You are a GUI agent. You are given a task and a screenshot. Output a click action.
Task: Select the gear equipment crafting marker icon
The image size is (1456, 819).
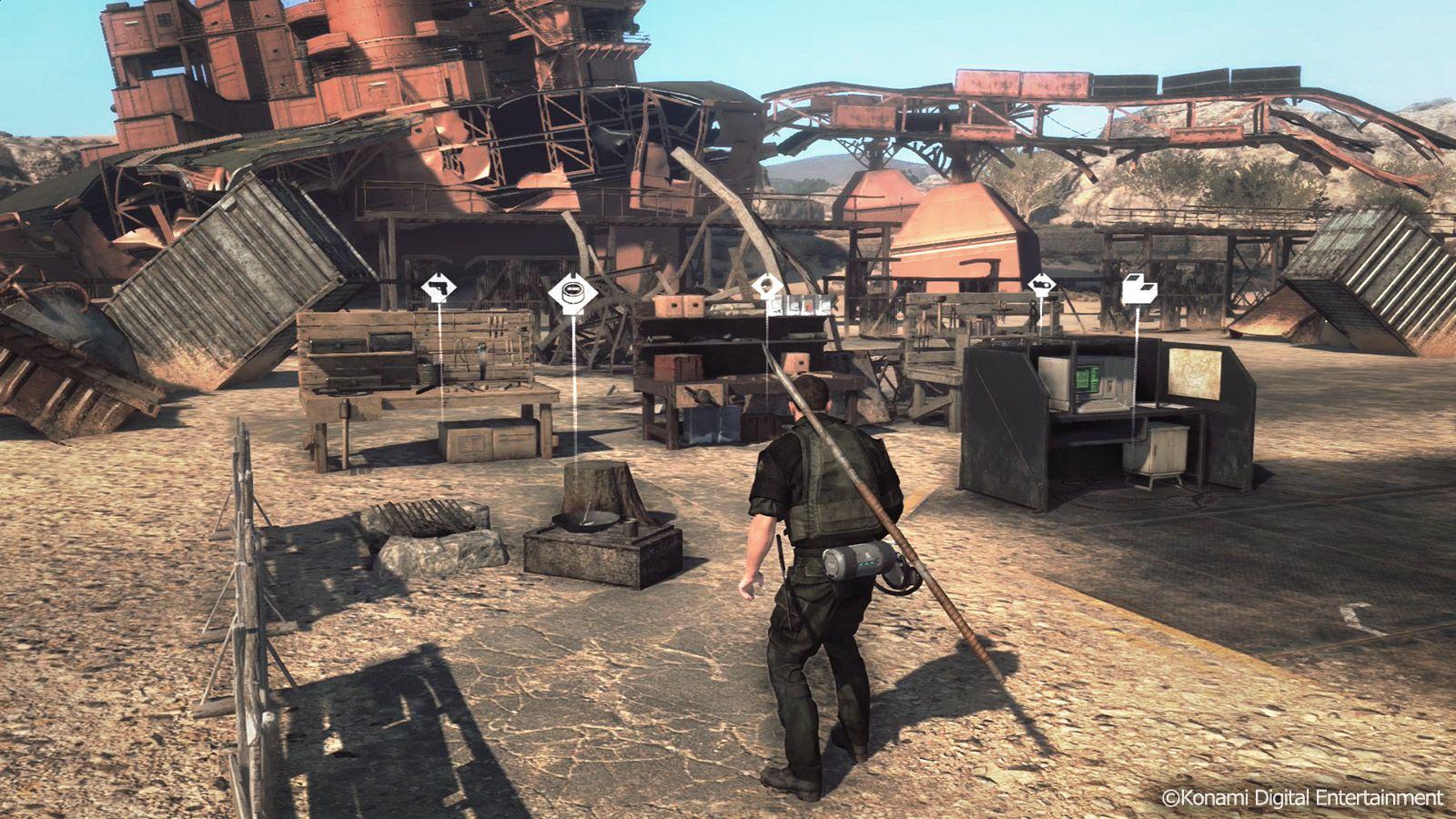tap(1040, 285)
